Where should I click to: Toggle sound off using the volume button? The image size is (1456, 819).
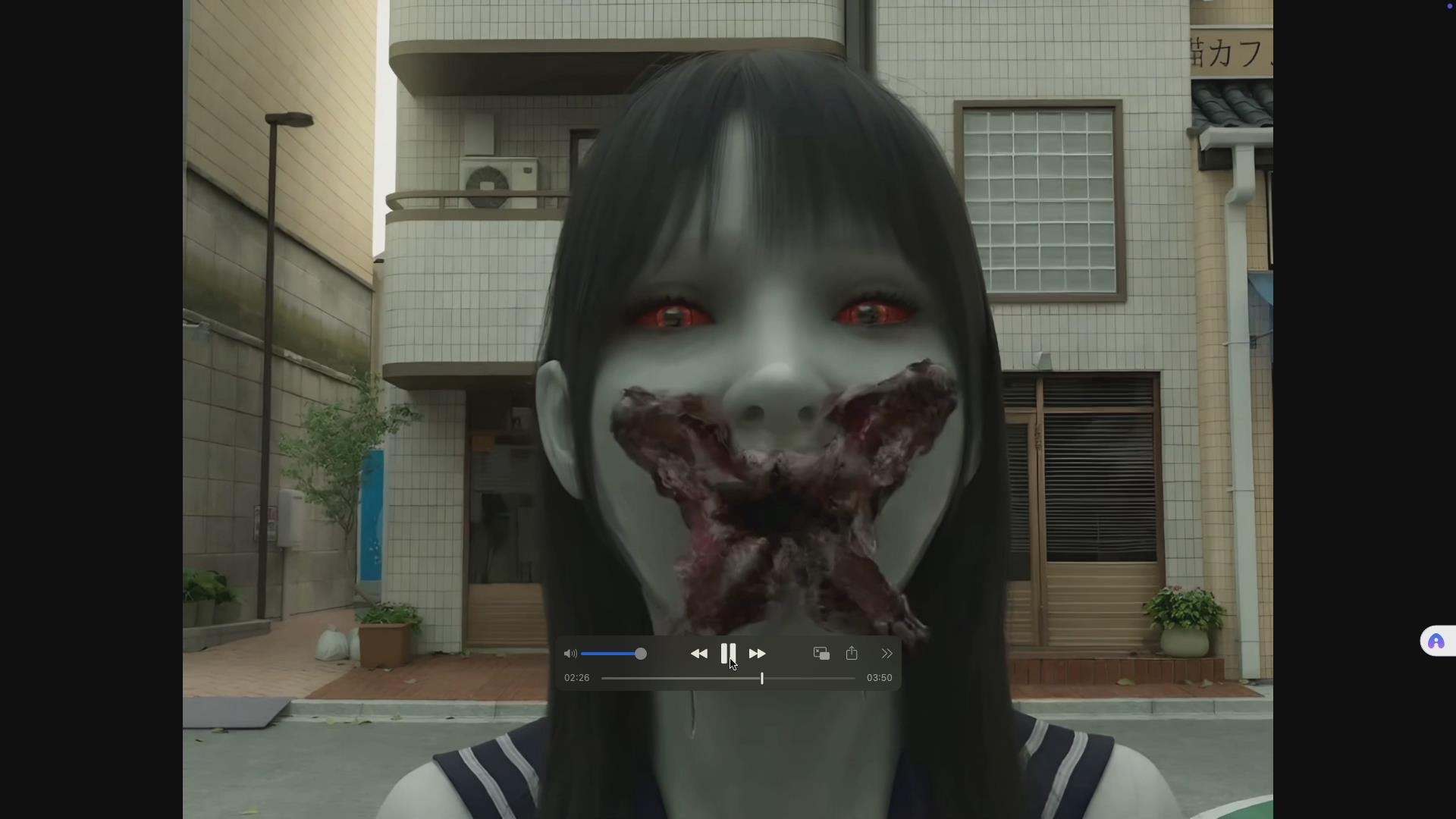coord(570,654)
